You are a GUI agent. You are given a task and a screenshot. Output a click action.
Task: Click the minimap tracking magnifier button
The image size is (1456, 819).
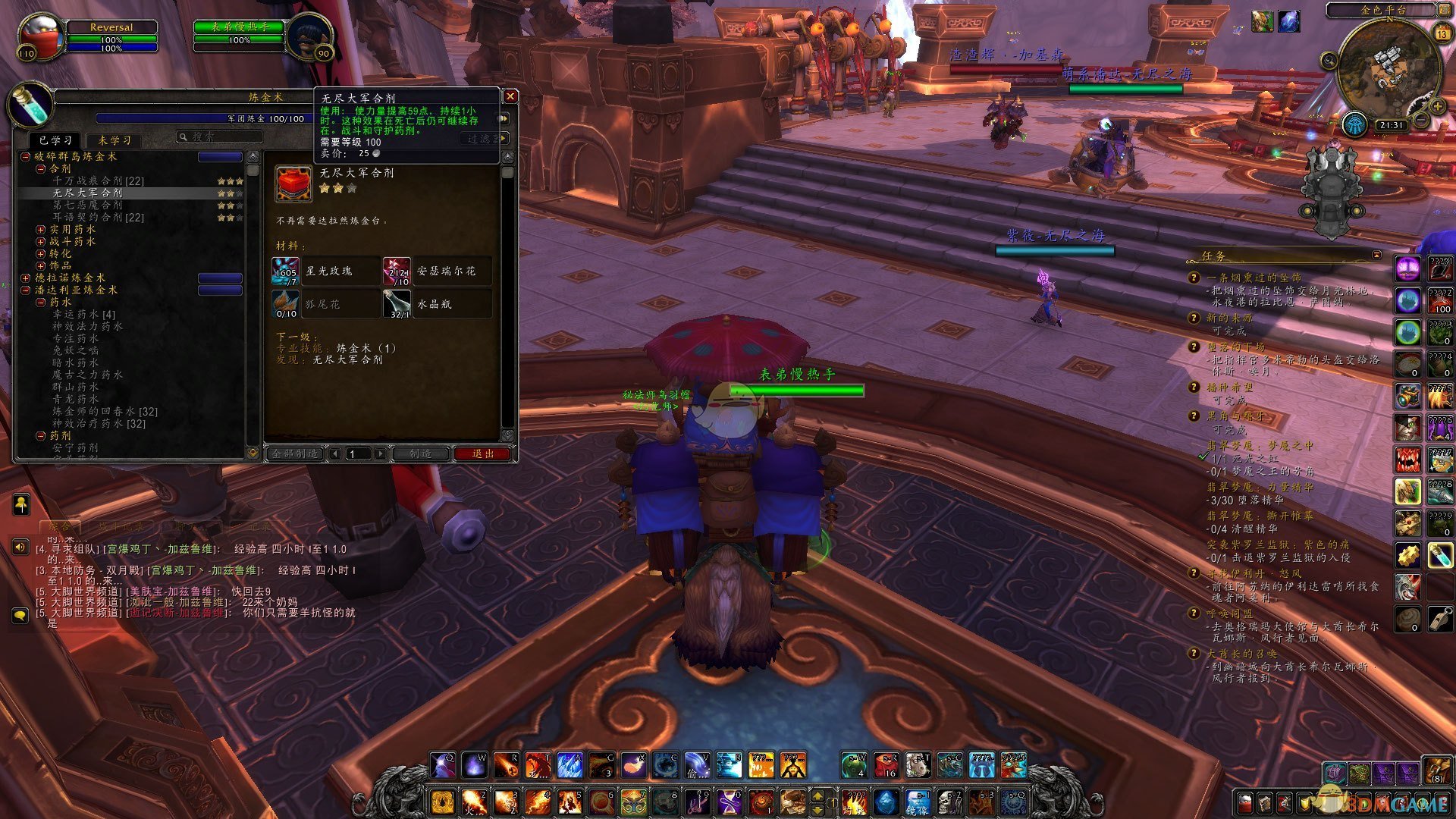tap(1329, 61)
